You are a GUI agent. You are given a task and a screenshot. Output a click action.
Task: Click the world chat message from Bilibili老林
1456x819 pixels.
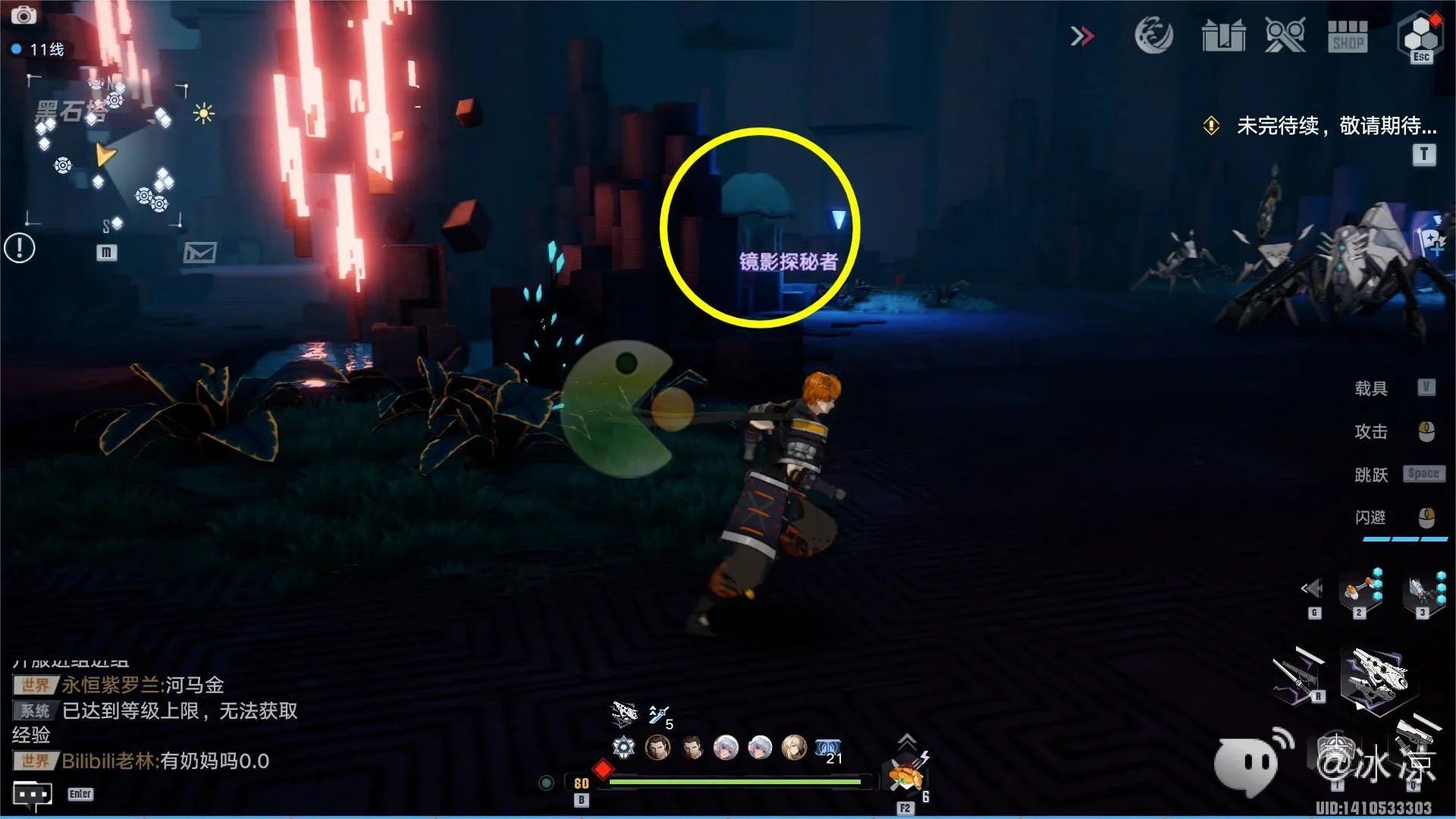pos(165,761)
